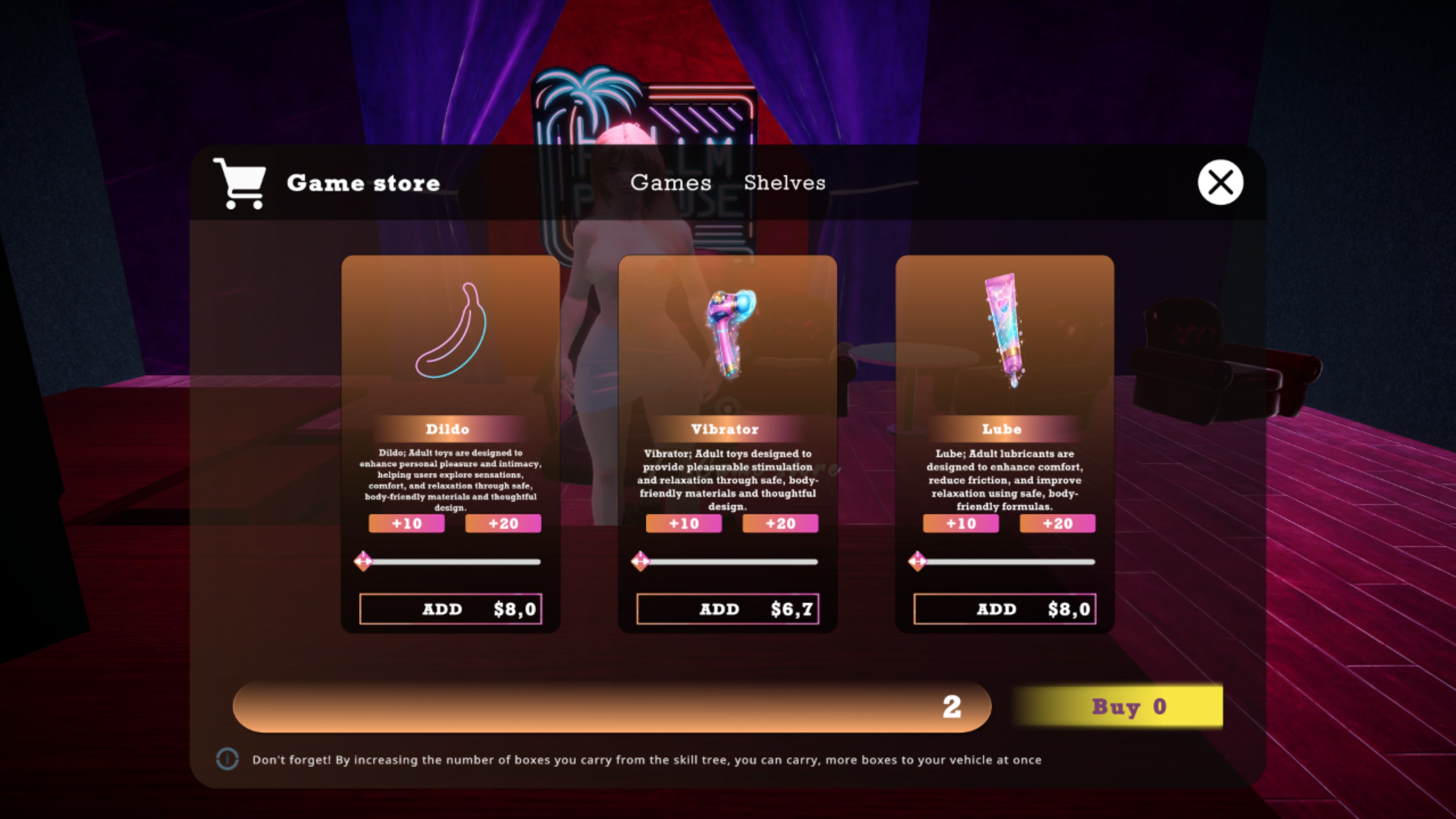Click the Vibrator ADD $6,7 button
This screenshot has height=819, width=1456.
[728, 609]
